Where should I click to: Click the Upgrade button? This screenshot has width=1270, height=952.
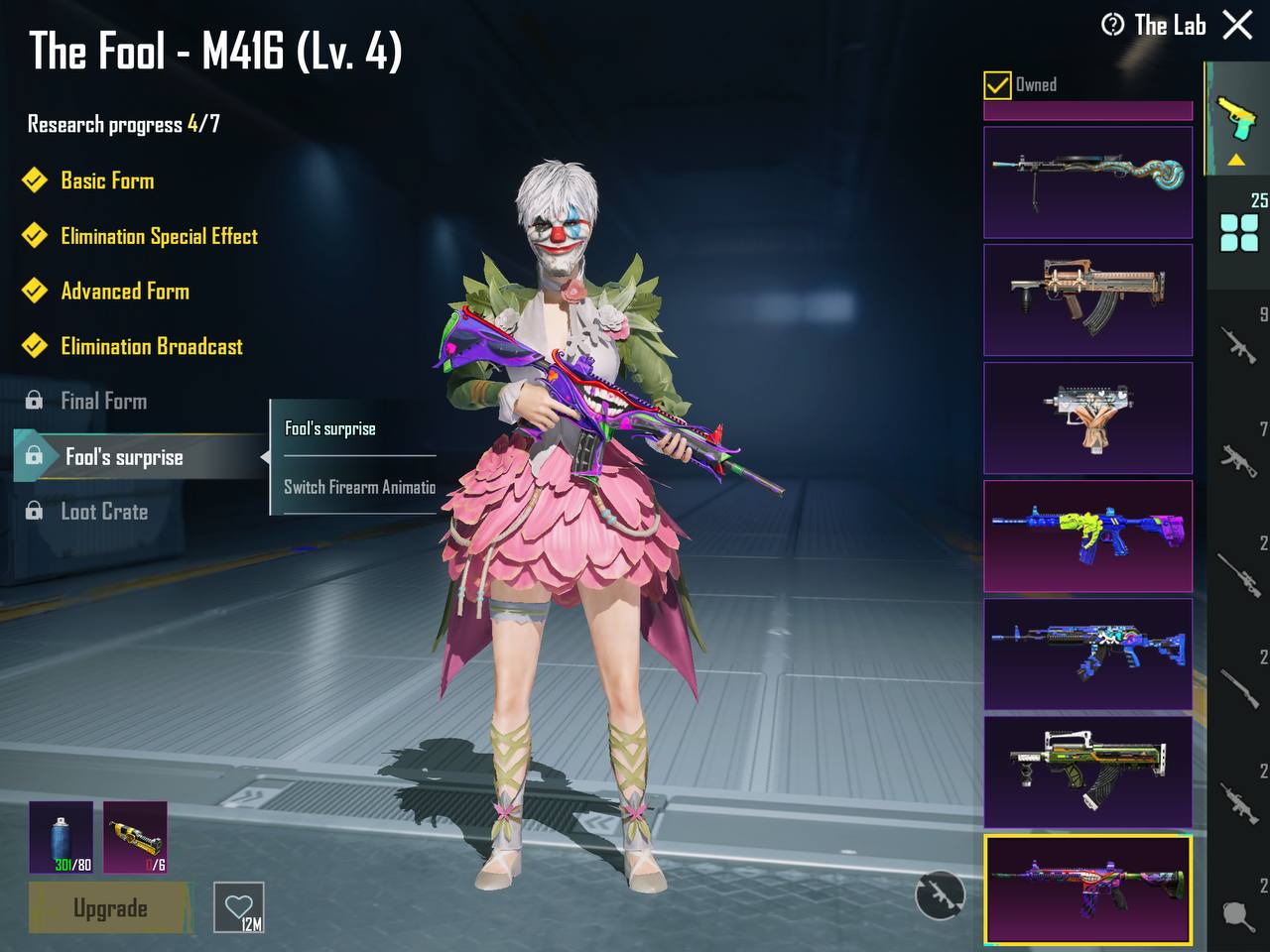pos(109,908)
